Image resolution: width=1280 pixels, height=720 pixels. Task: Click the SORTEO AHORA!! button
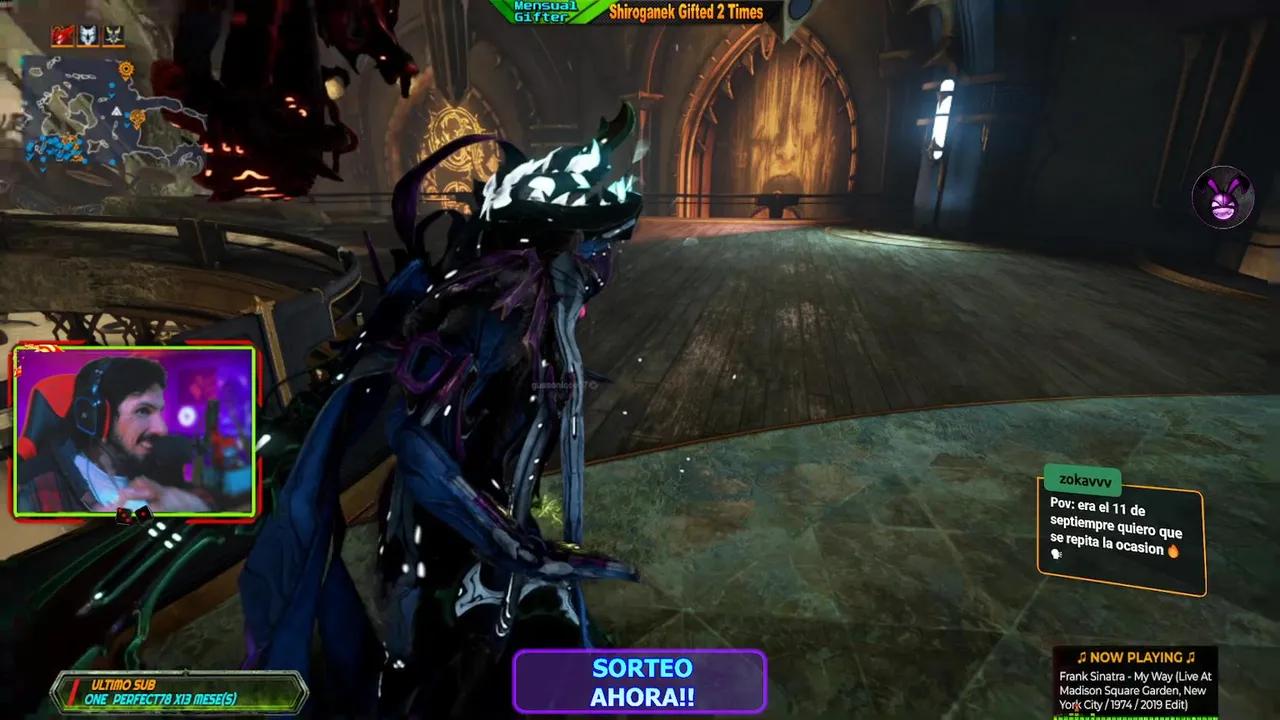coord(639,681)
